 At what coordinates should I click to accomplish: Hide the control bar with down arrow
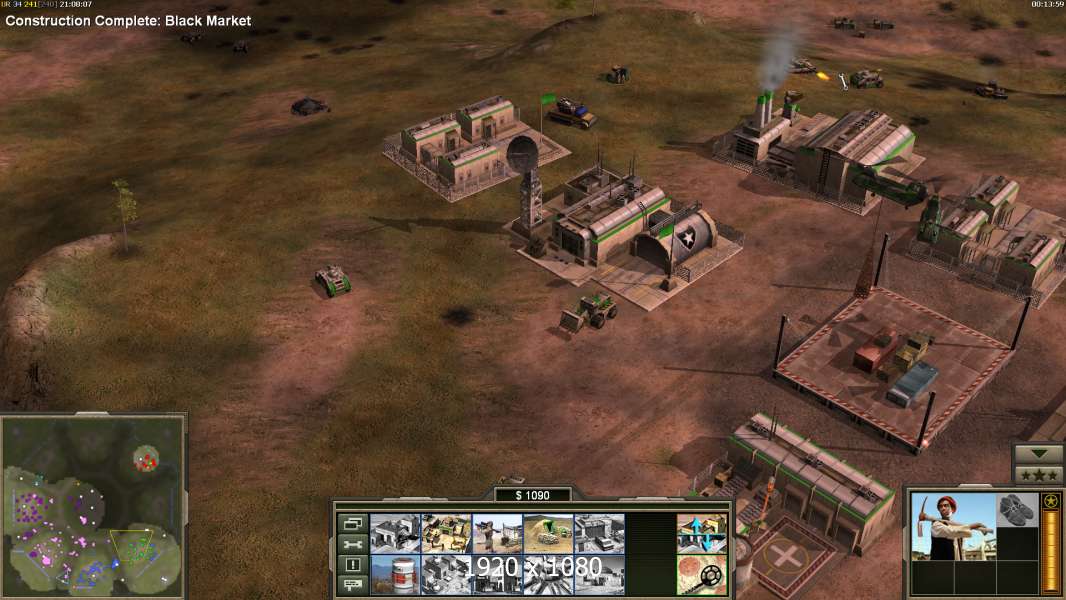pyautogui.click(x=1039, y=454)
